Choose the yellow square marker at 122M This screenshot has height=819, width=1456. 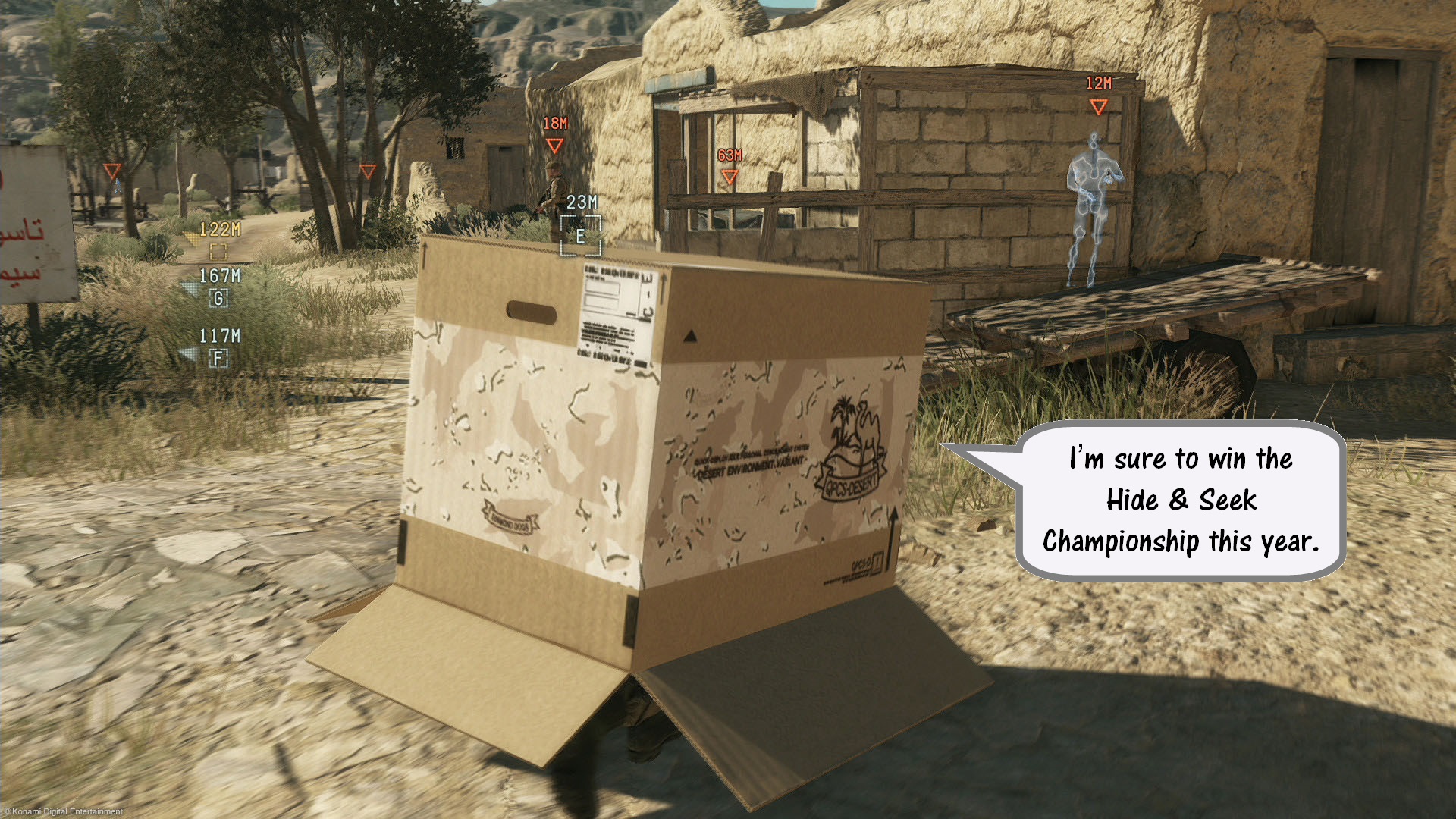218,251
